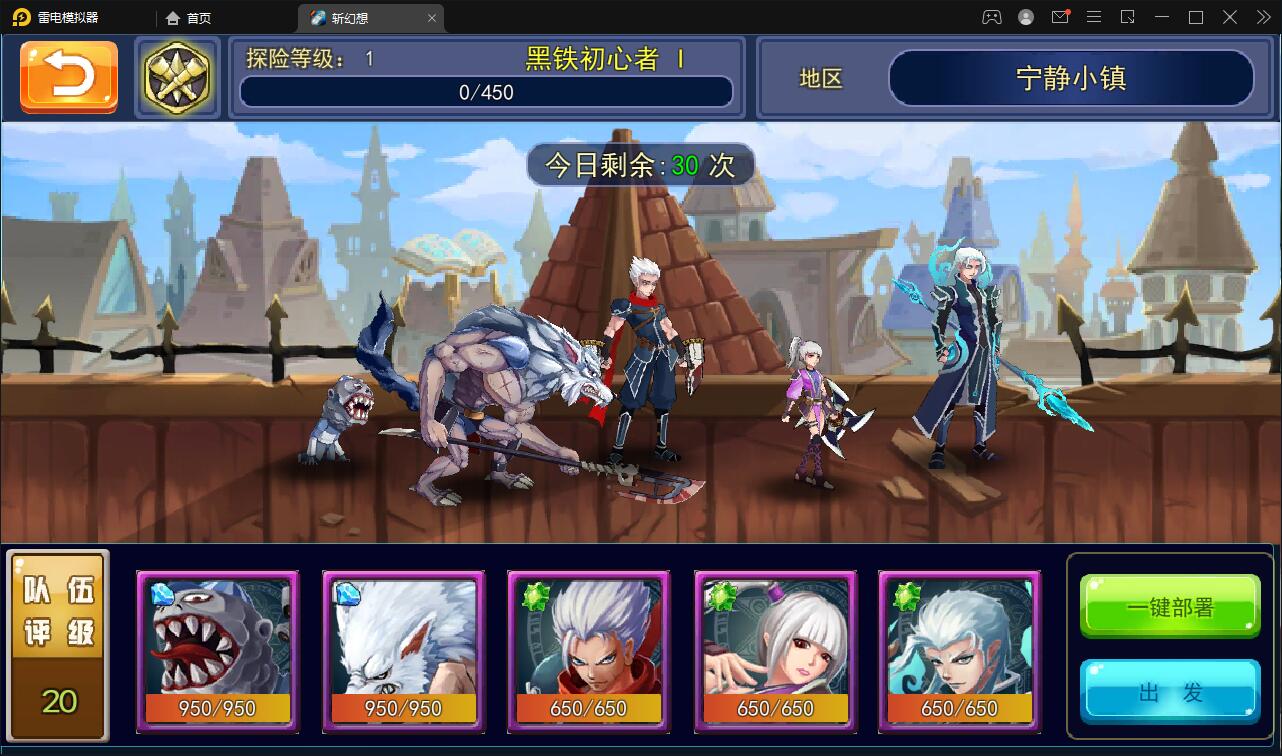Click the screen rotation icon in the toolbar
The image size is (1282, 756).
[1128, 17]
